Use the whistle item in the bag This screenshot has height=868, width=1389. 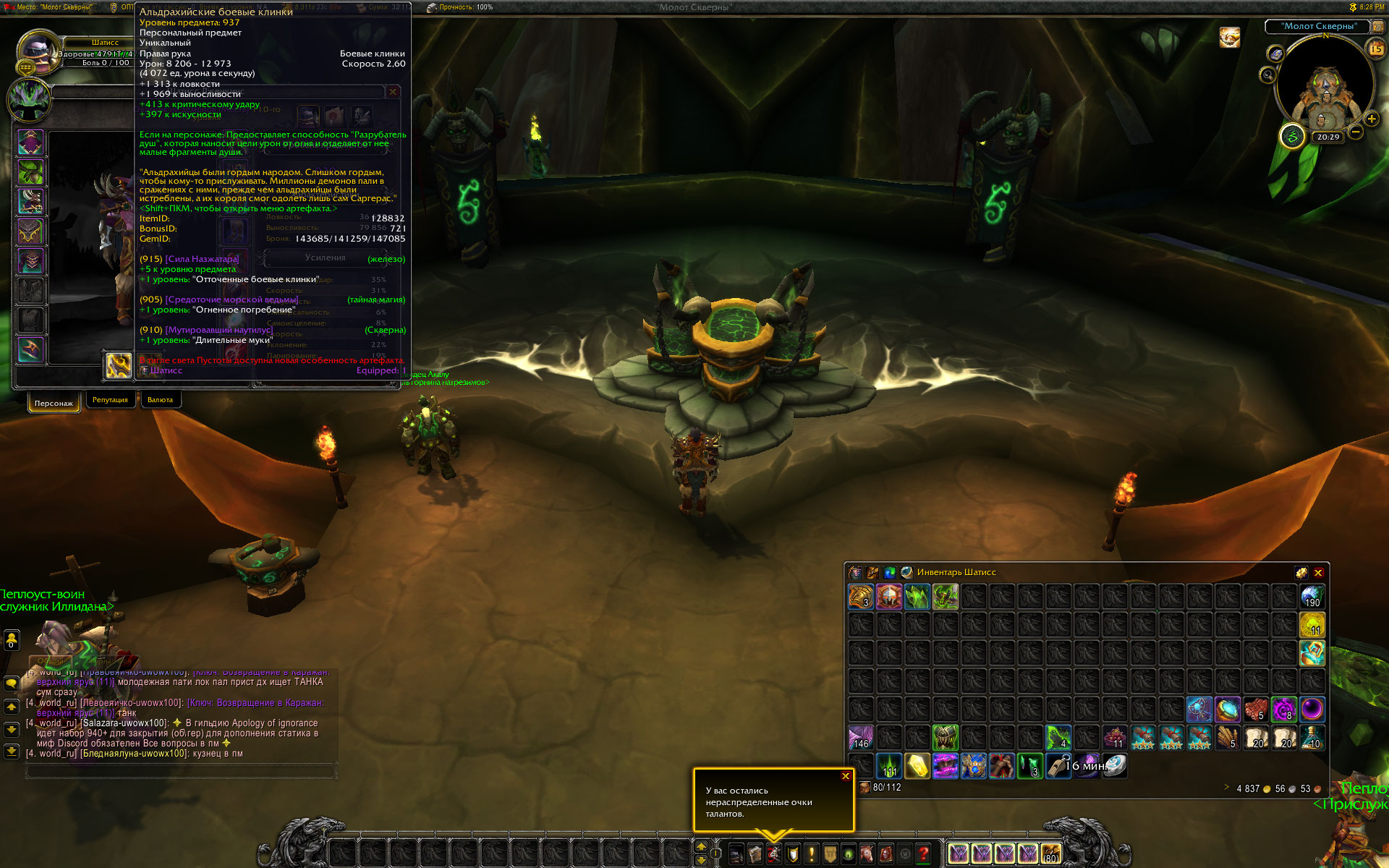pos(1058,766)
